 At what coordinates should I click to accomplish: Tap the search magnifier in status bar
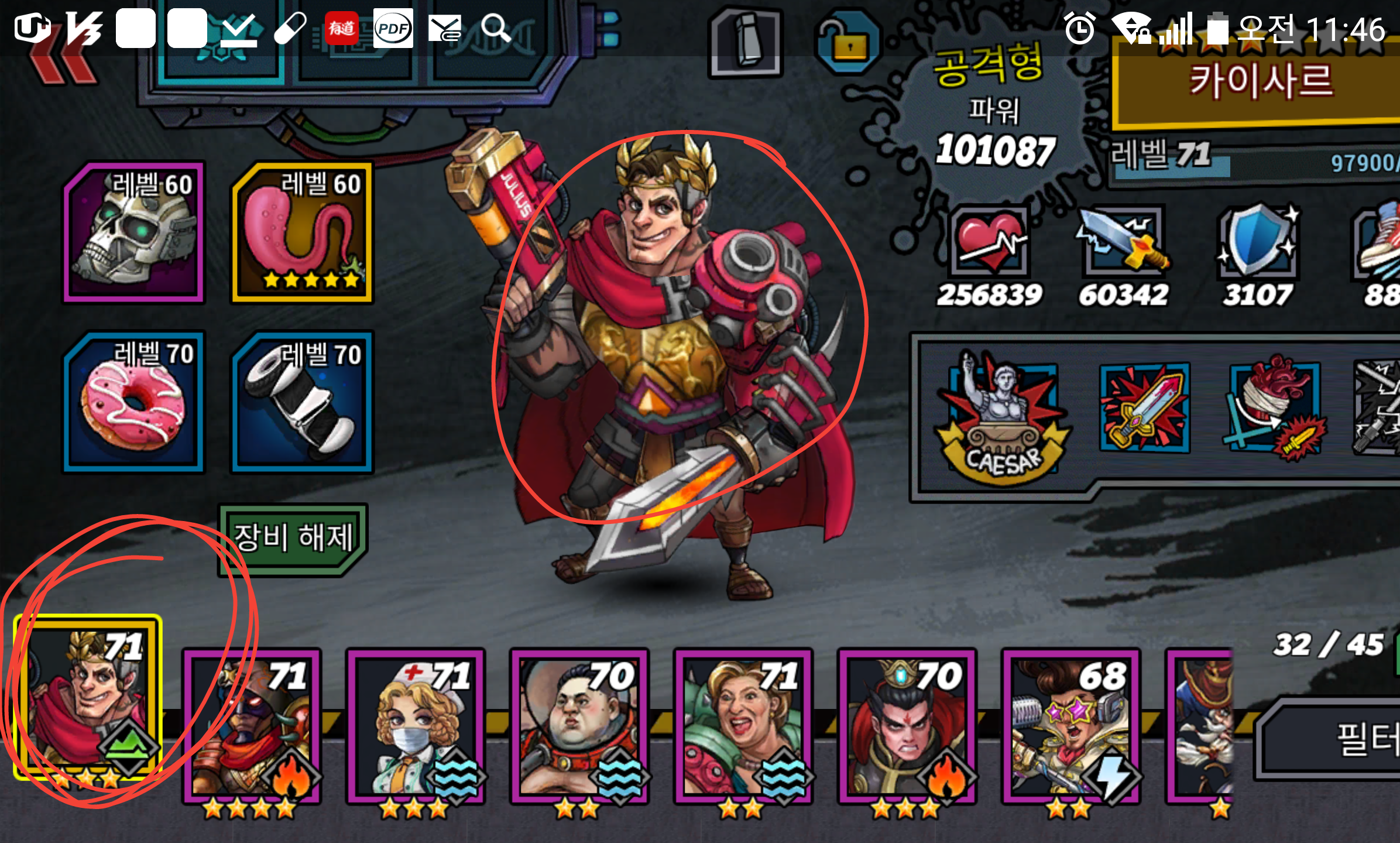tap(496, 28)
